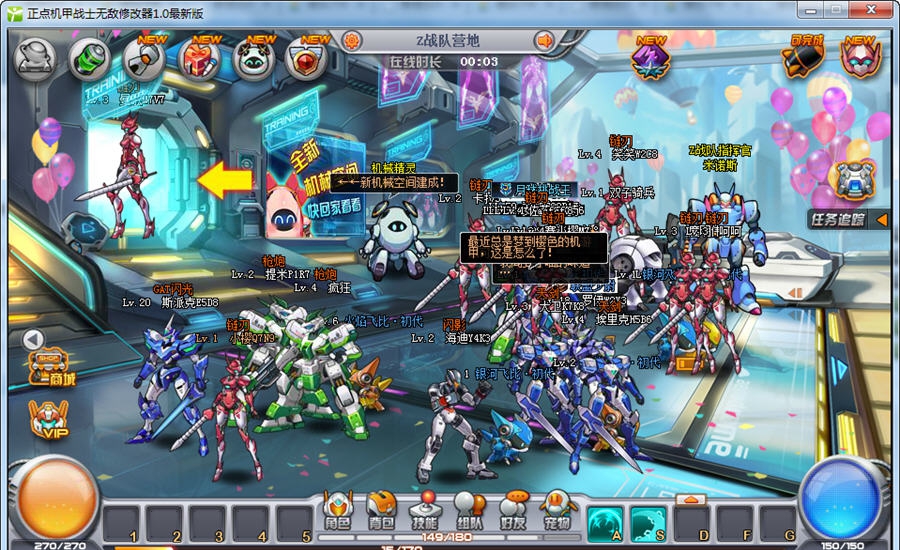Open the 技能 skills menu
900x550 pixels.
pyautogui.click(x=425, y=510)
